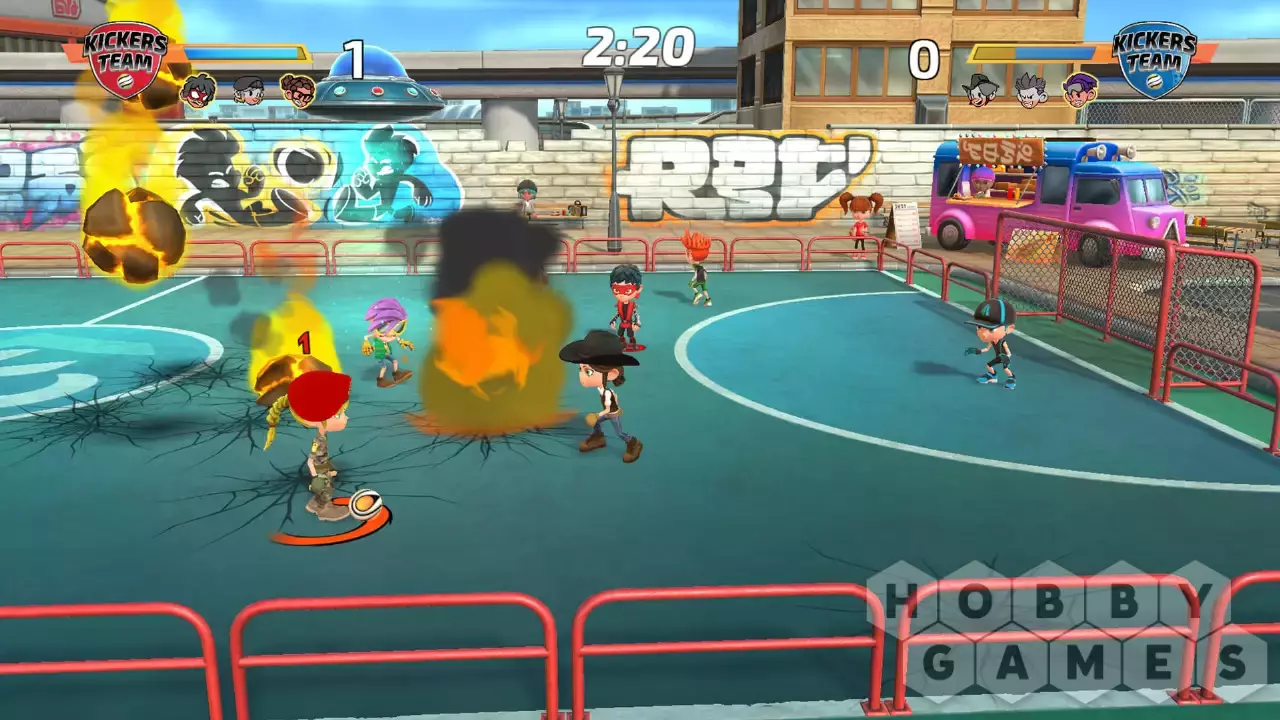Click the red Kickers Team badge
Screen dimensions: 1280x720
(125, 58)
